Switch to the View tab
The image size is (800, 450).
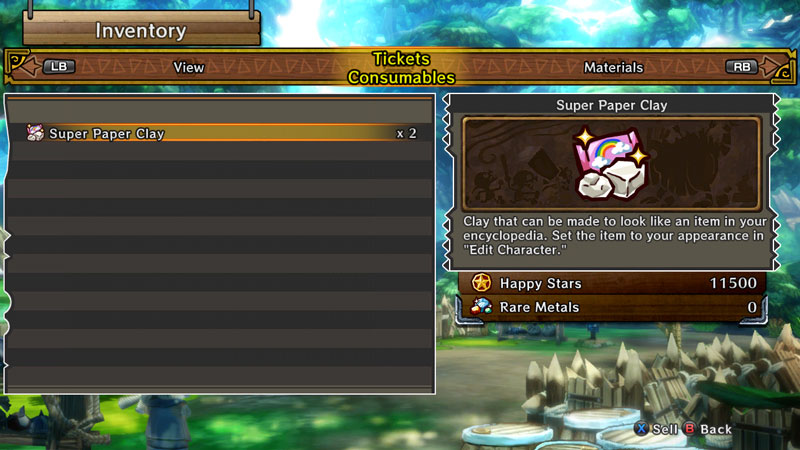point(188,68)
